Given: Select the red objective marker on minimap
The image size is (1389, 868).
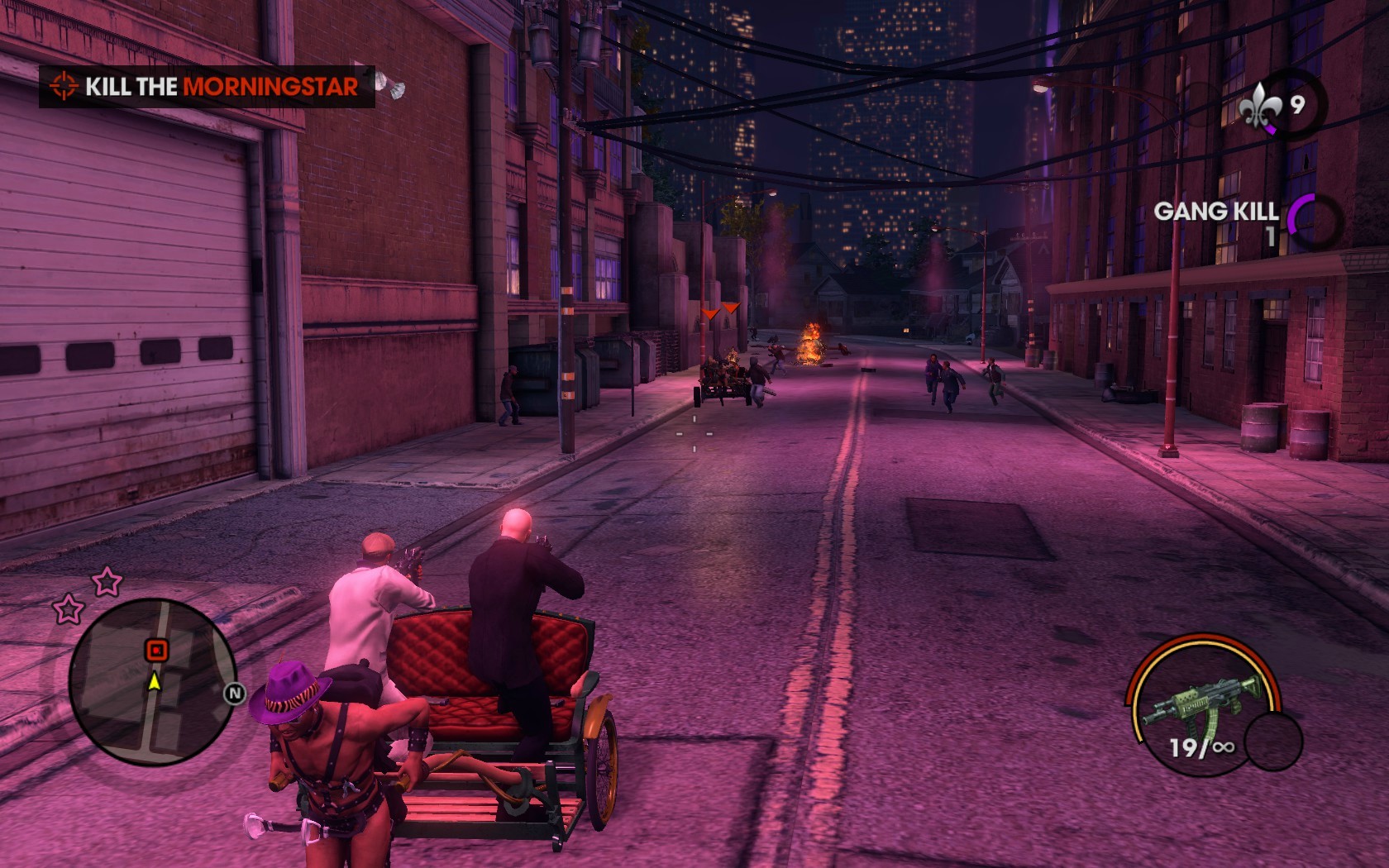Looking at the screenshot, I should (156, 650).
